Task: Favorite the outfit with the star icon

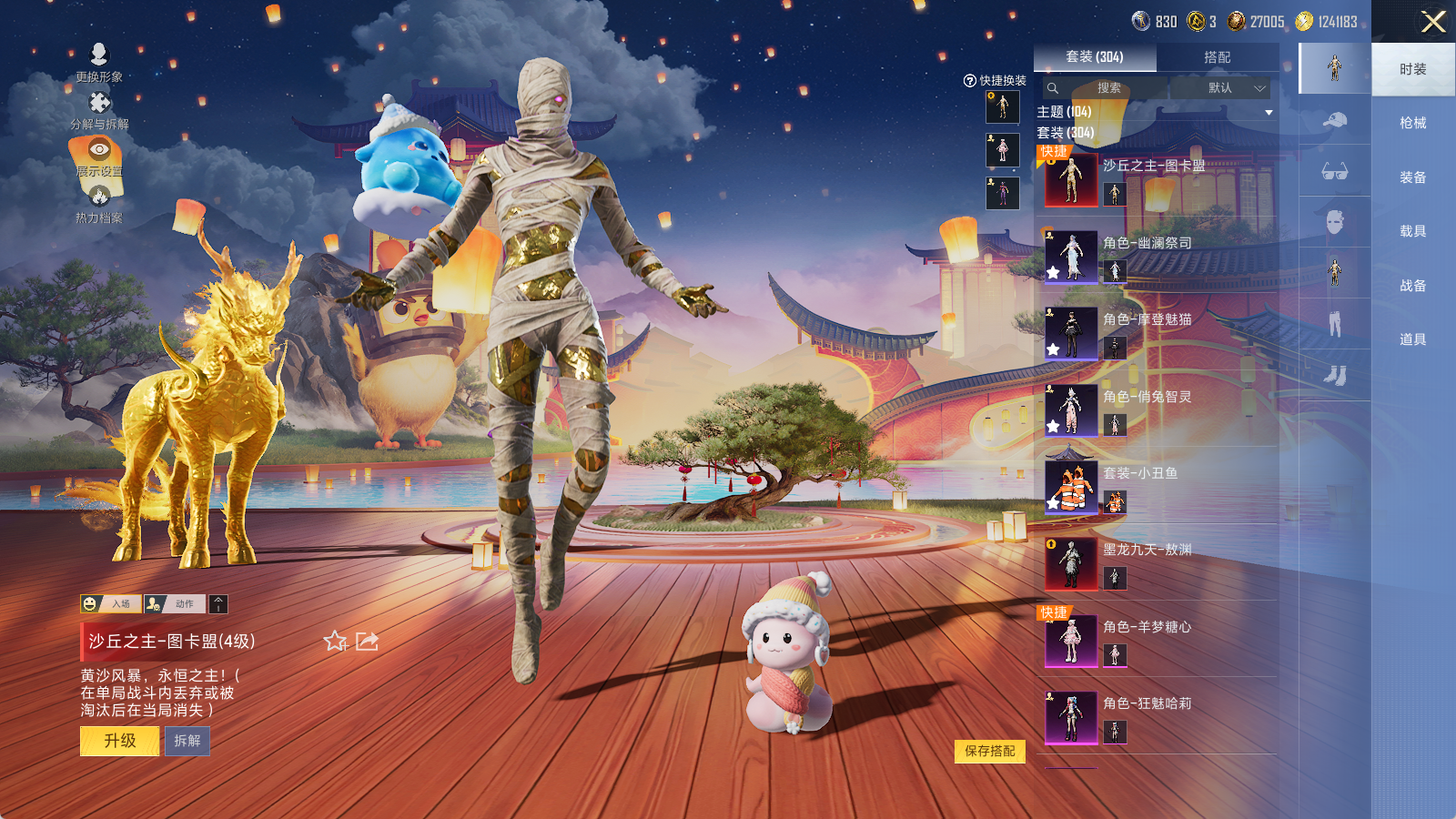Action: click(x=335, y=642)
